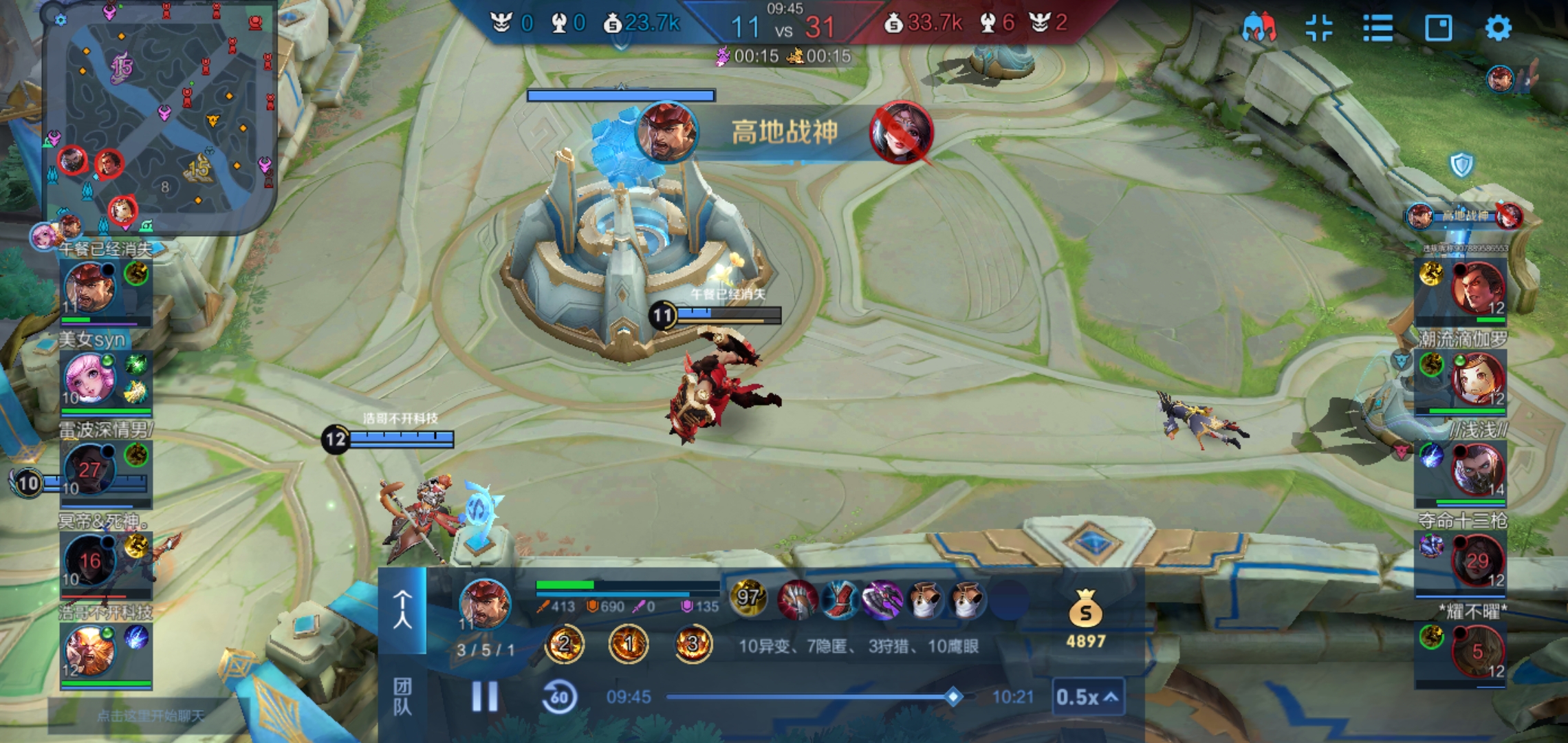Switch to the 团队 team tab

402,696
